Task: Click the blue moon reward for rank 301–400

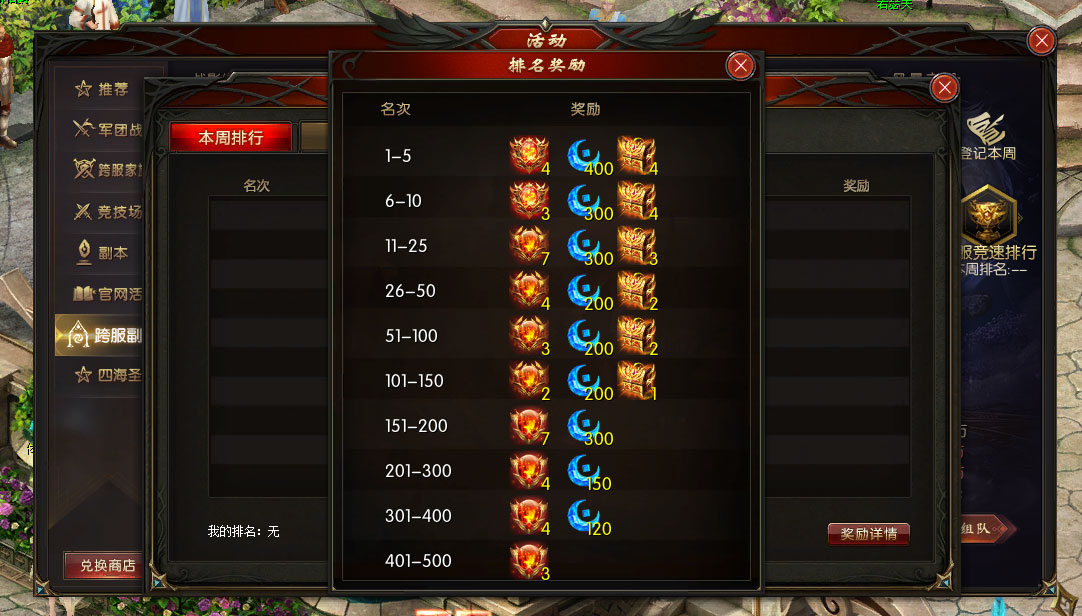Action: tap(585, 515)
